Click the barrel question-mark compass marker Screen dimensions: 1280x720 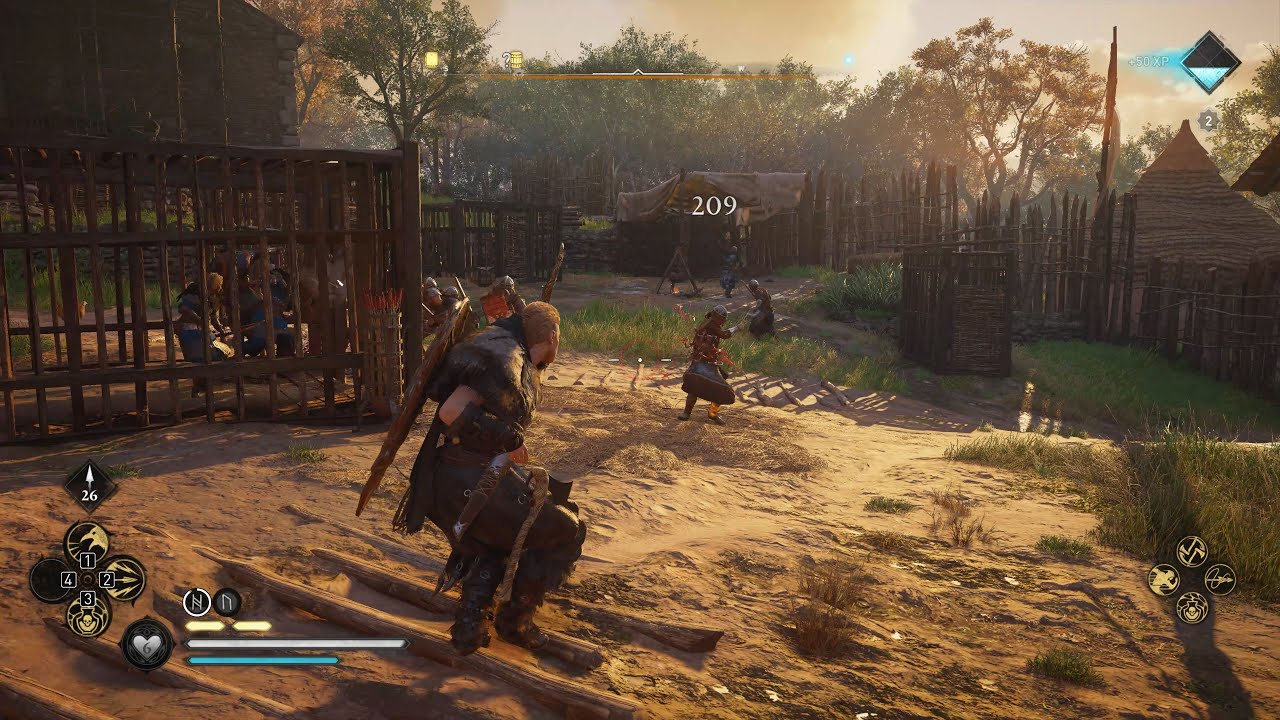click(x=513, y=61)
